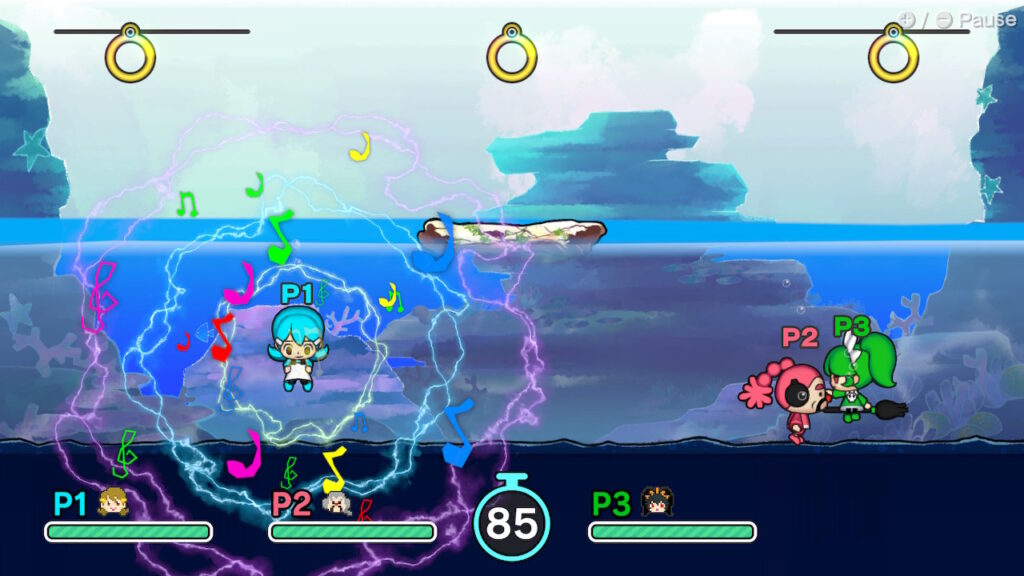Image resolution: width=1024 pixels, height=576 pixels.
Task: Select the P2 player portrait
Action: pos(337,503)
